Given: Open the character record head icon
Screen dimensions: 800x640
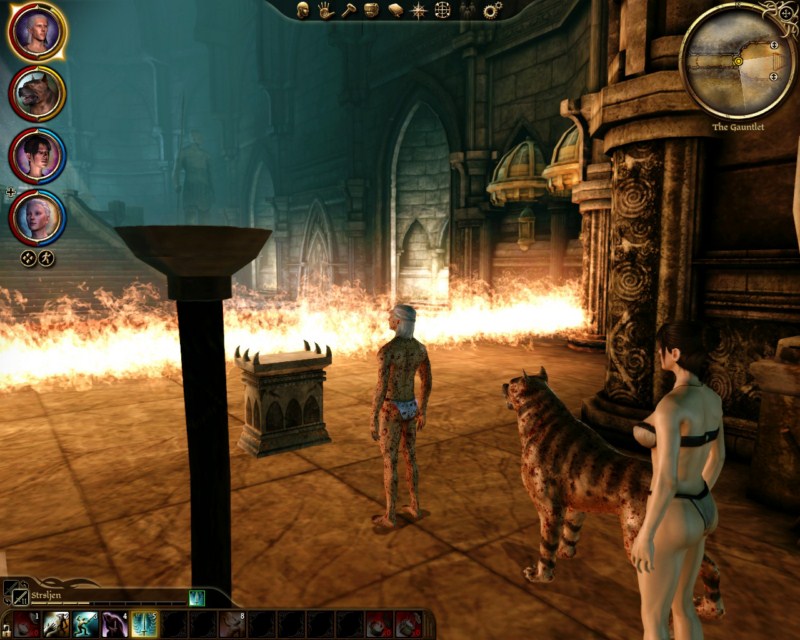Looking at the screenshot, I should (x=303, y=10).
